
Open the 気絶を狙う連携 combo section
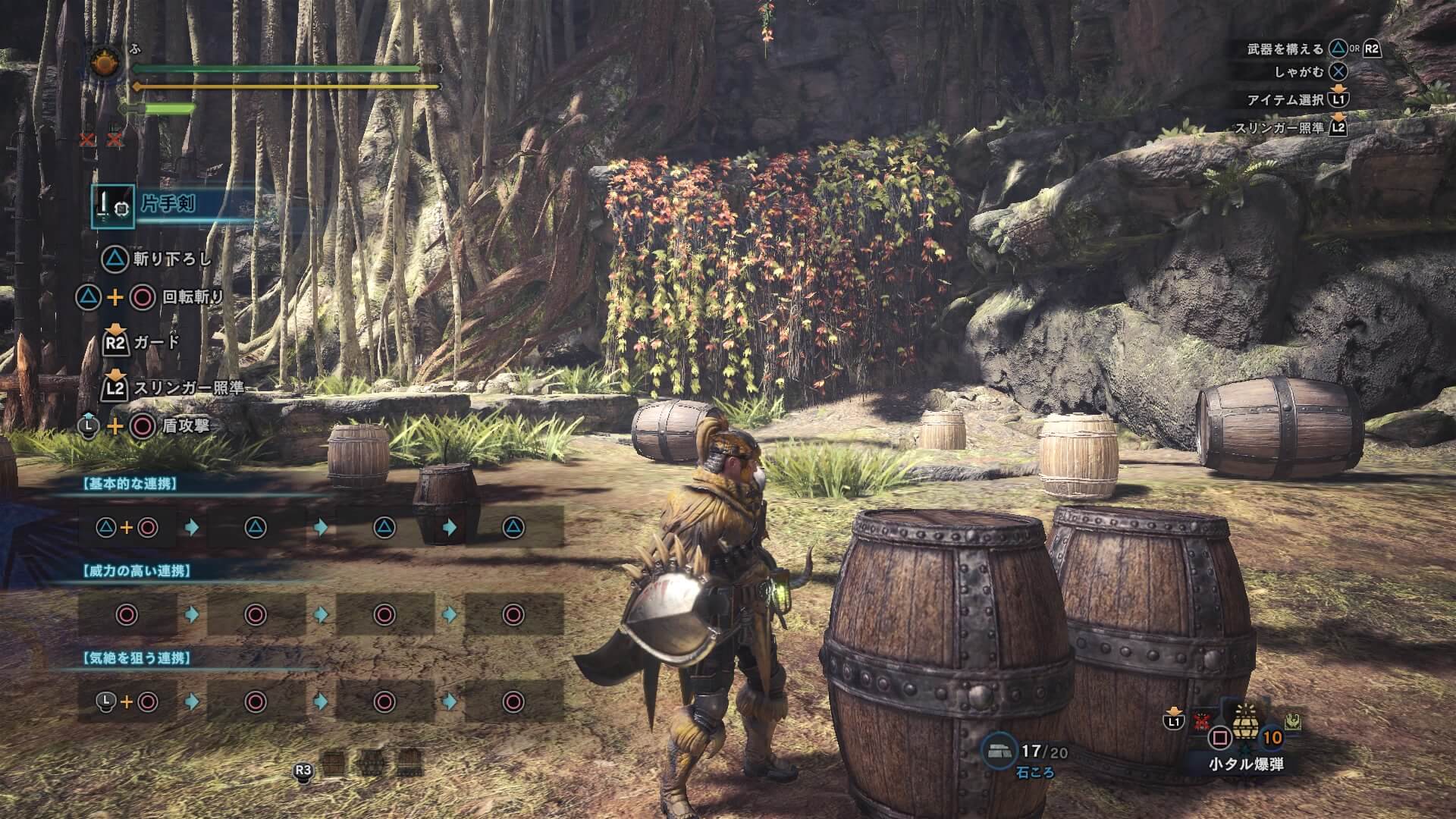point(136,658)
